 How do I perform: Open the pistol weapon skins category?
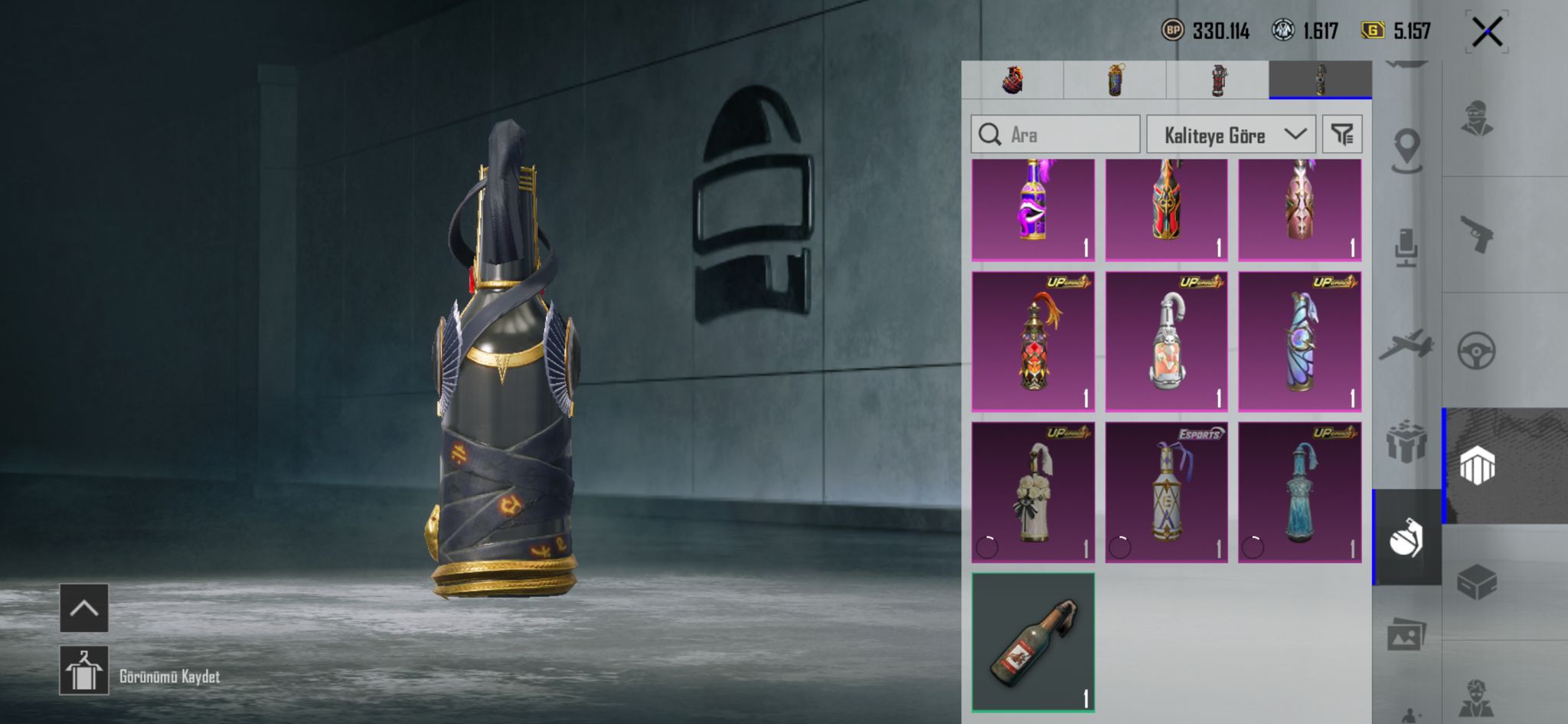pos(1477,234)
